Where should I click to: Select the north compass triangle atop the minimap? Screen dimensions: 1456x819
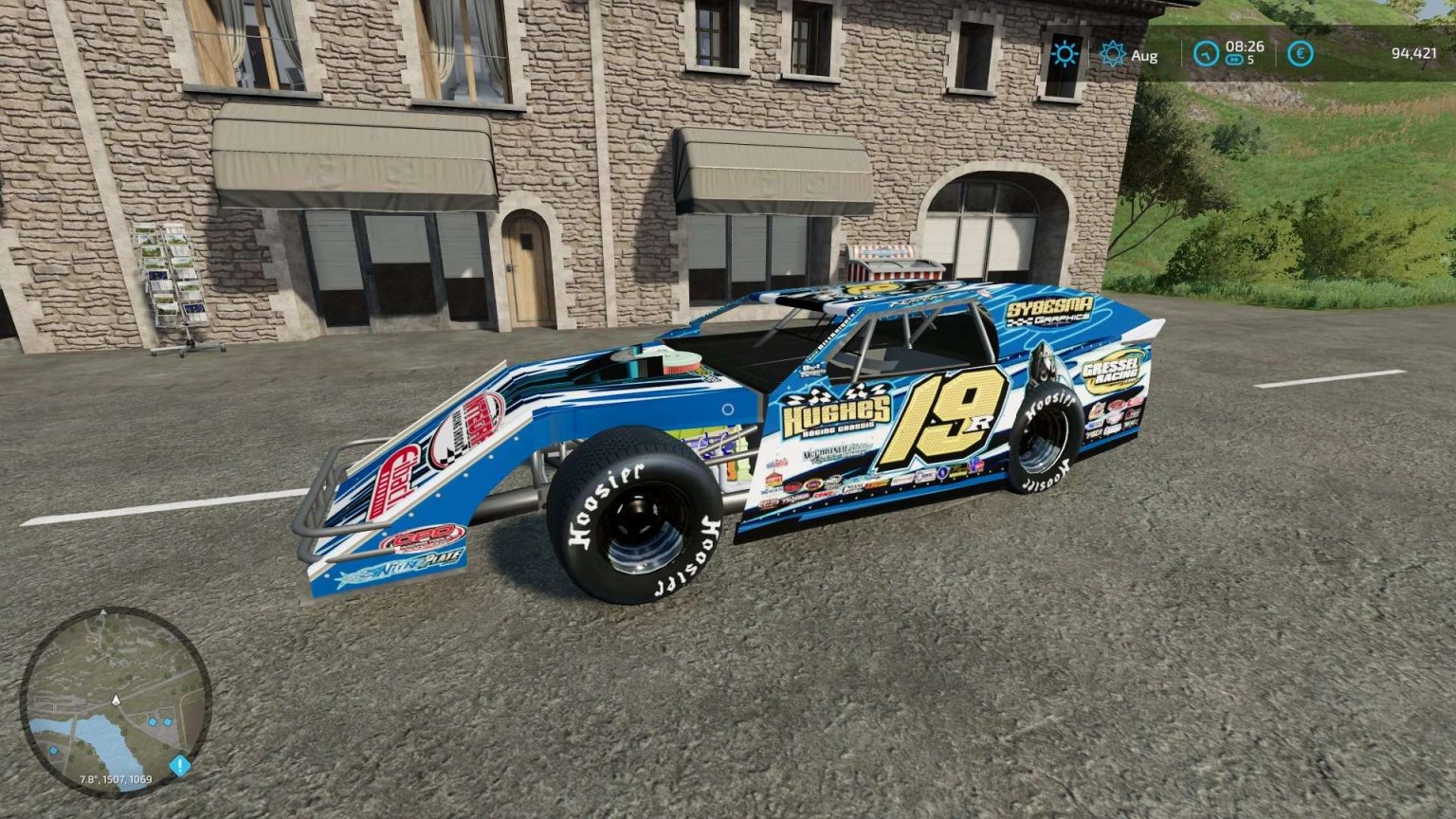(x=102, y=611)
